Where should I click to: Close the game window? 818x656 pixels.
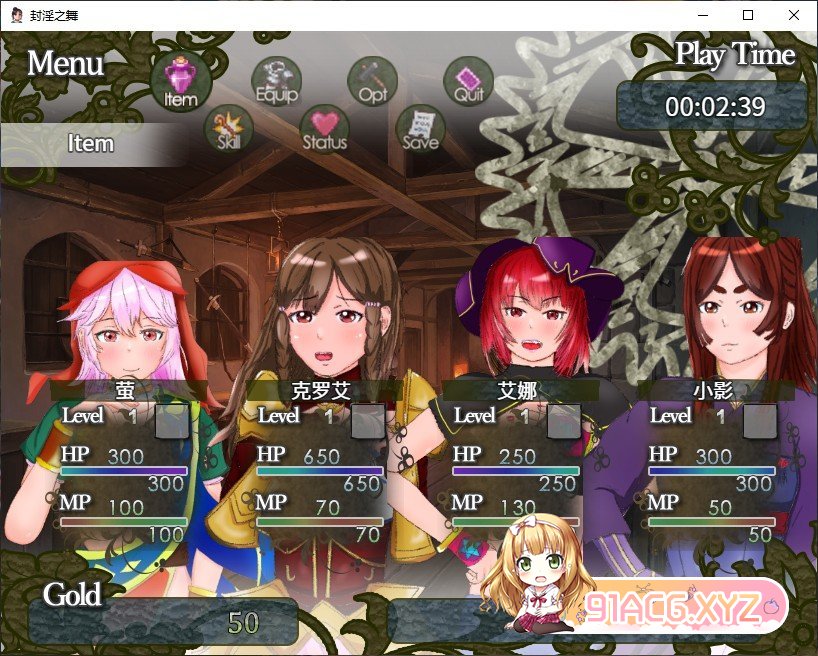click(794, 15)
